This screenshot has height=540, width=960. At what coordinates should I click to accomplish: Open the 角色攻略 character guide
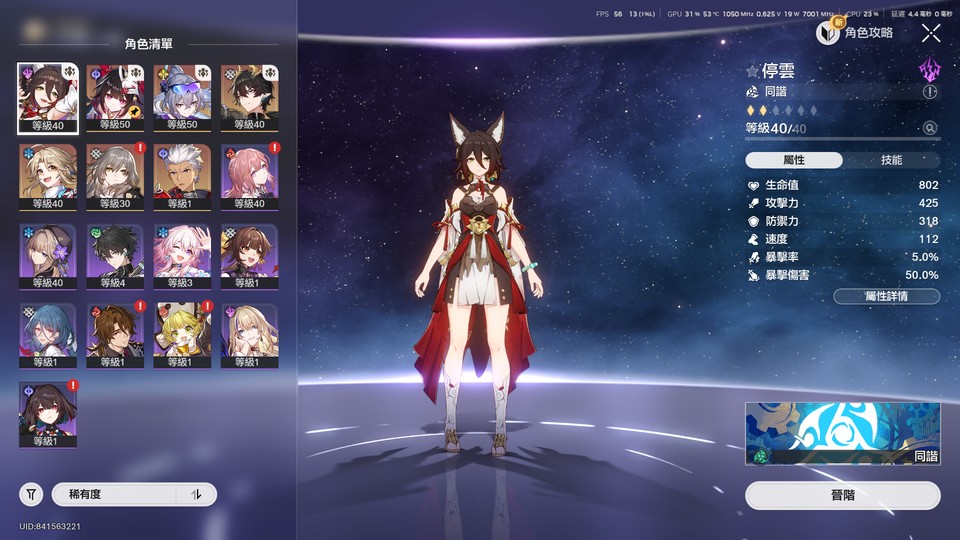point(856,33)
